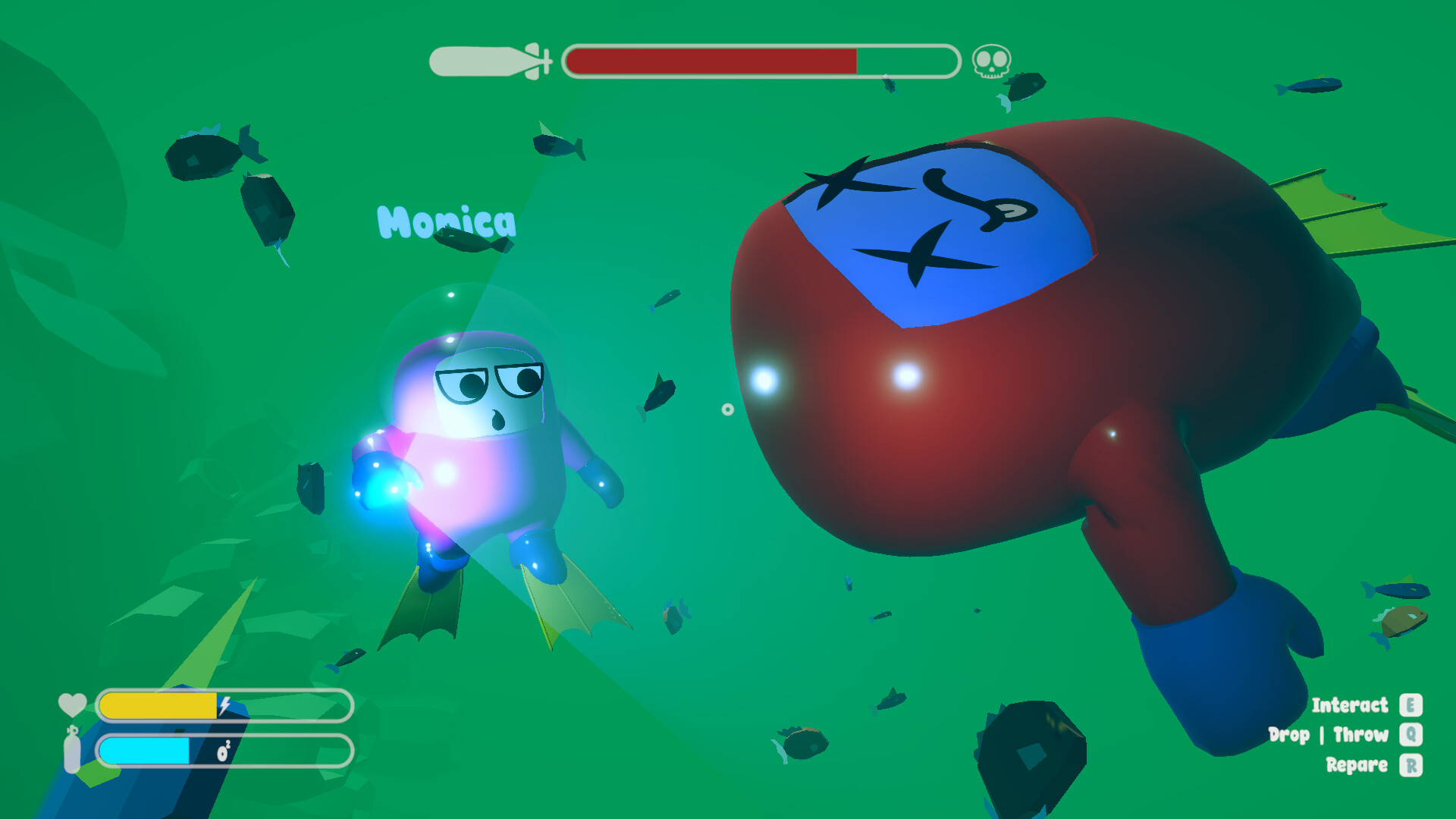
Task: Click the Interact action label
Action: pos(1350,705)
